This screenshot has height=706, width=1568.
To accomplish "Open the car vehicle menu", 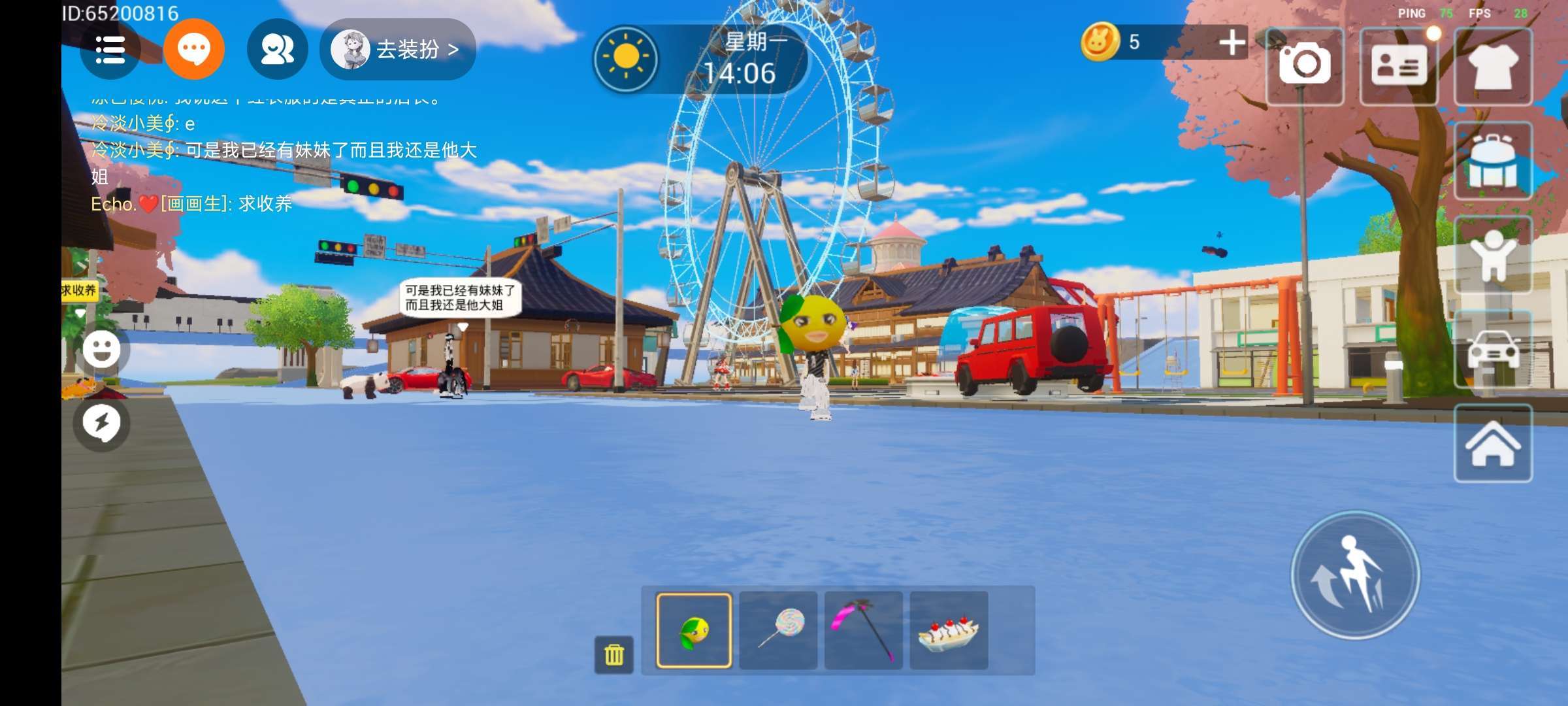I will pos(1493,350).
